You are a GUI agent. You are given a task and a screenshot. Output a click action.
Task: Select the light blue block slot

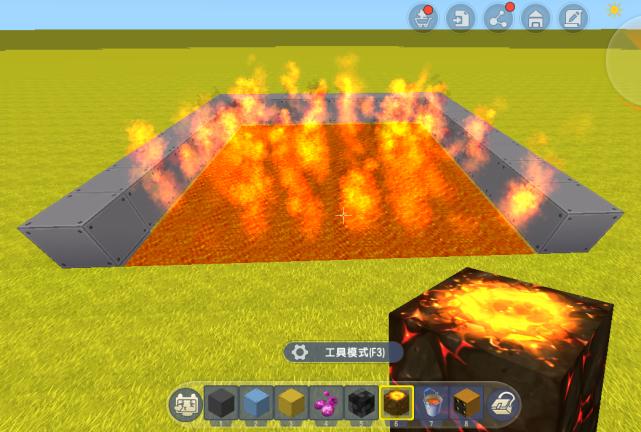255,403
